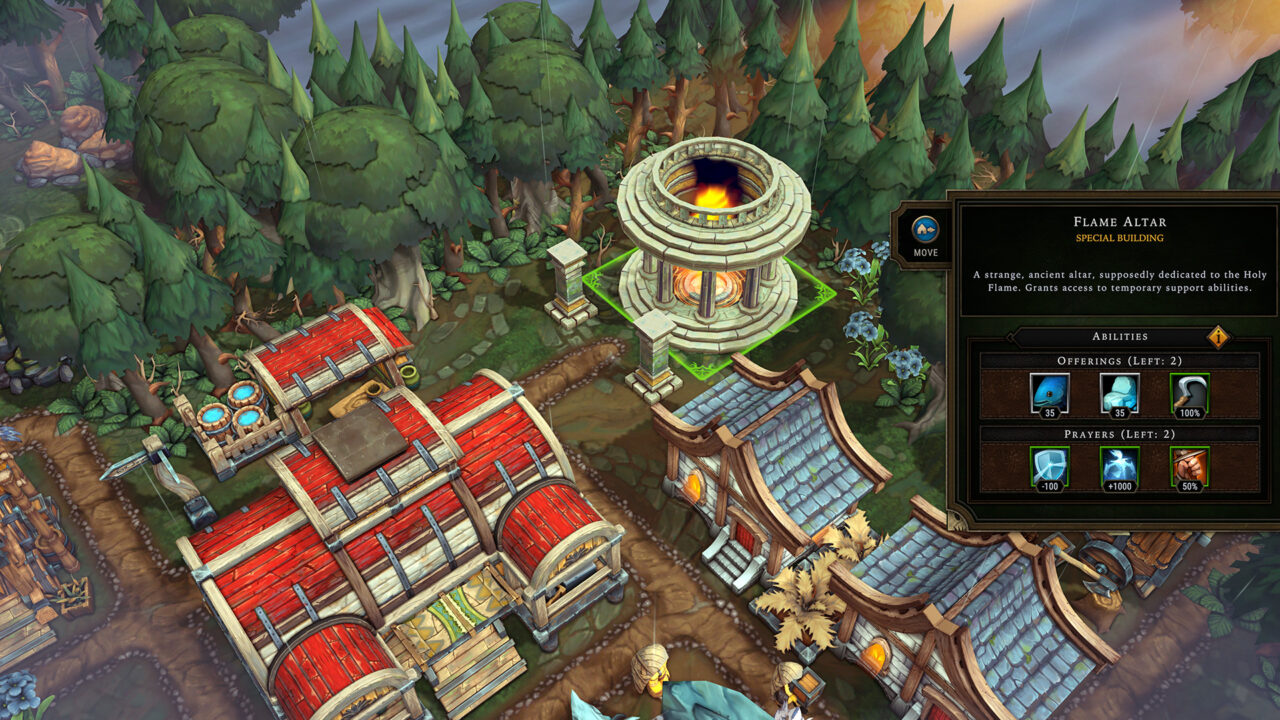Viewport: 1280px width, 720px height.
Task: Click the Flame Altar title text
Action: (x=1118, y=224)
